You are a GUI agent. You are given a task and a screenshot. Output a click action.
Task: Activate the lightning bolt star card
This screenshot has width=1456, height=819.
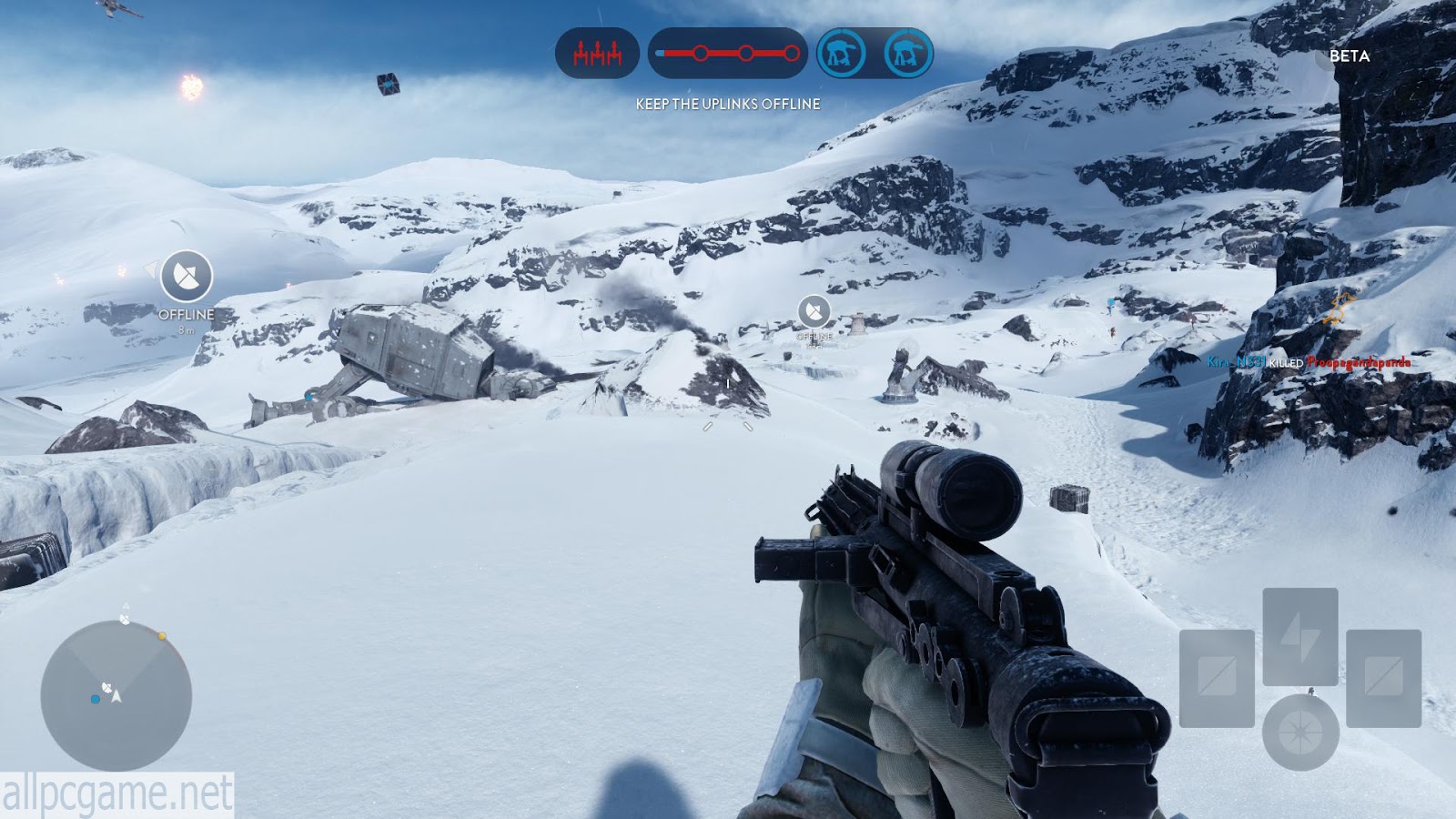(1300, 636)
